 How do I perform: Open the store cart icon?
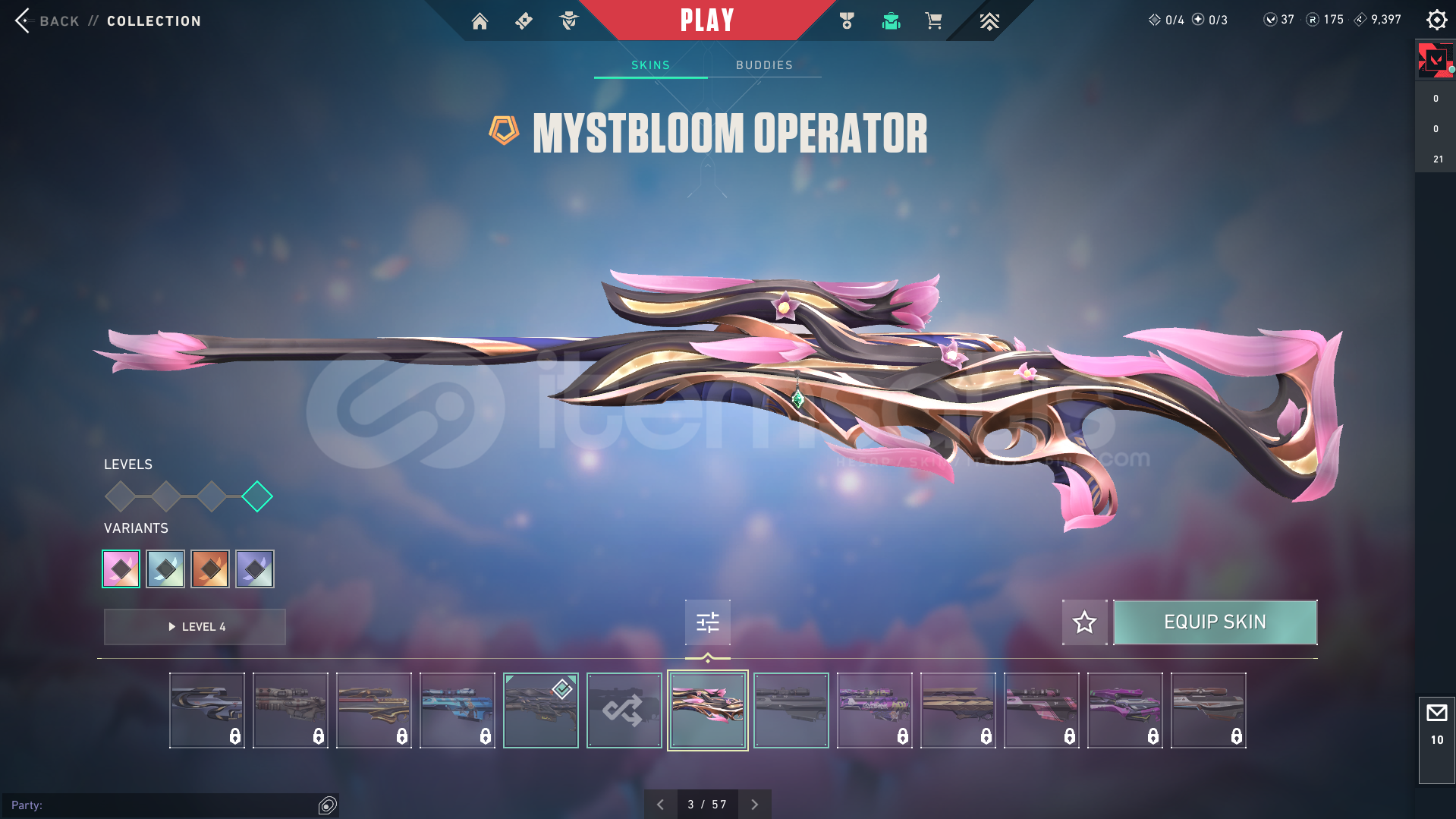tap(933, 21)
